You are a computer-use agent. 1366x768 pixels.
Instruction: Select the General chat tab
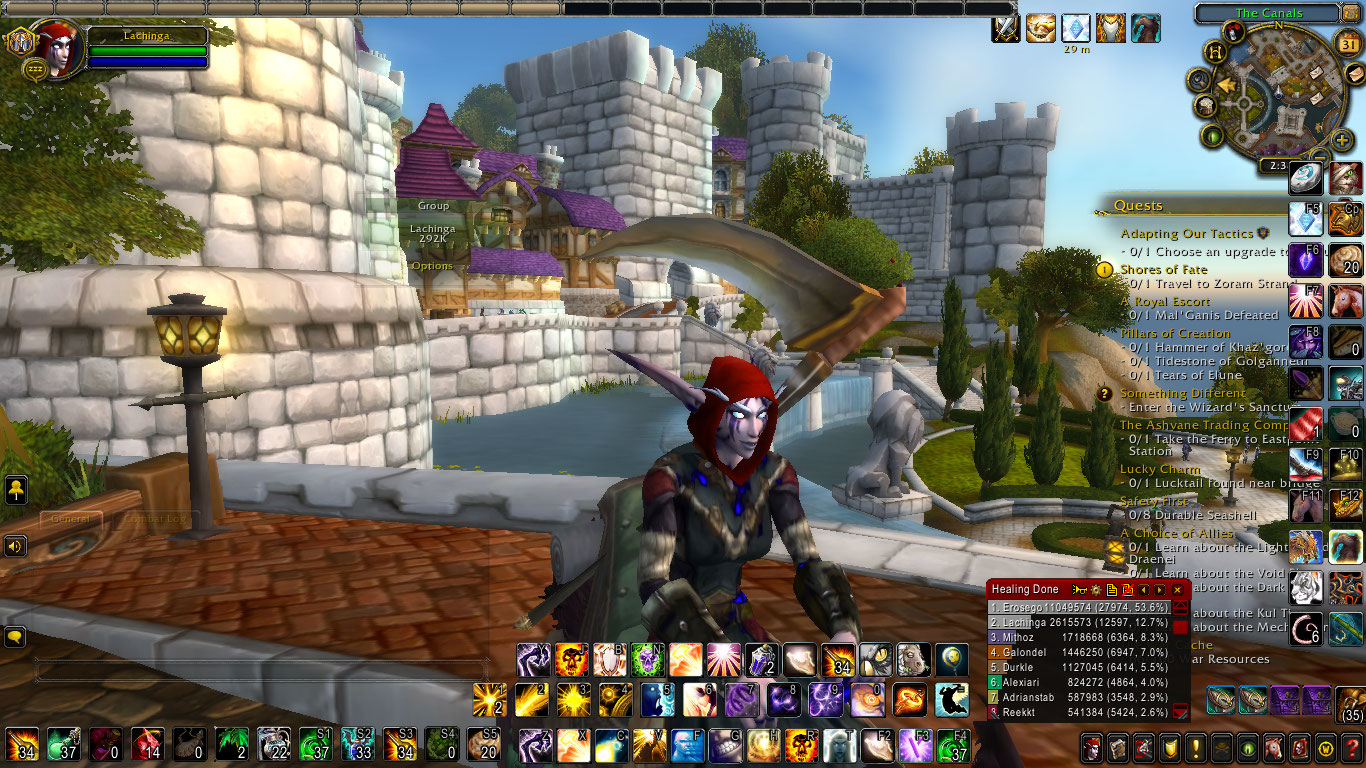pyautogui.click(x=70, y=519)
